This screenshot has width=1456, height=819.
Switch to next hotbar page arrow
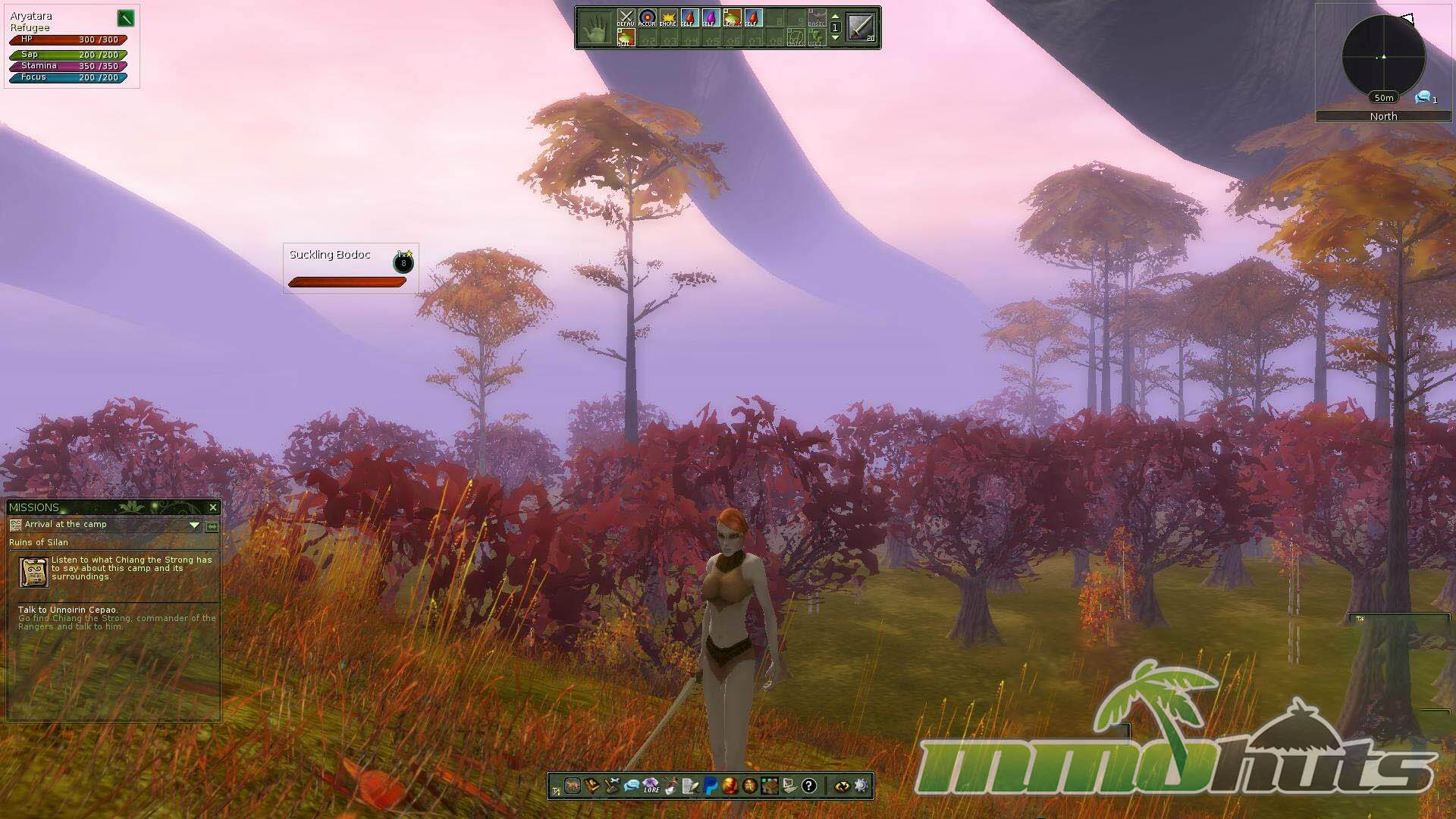tap(836, 38)
